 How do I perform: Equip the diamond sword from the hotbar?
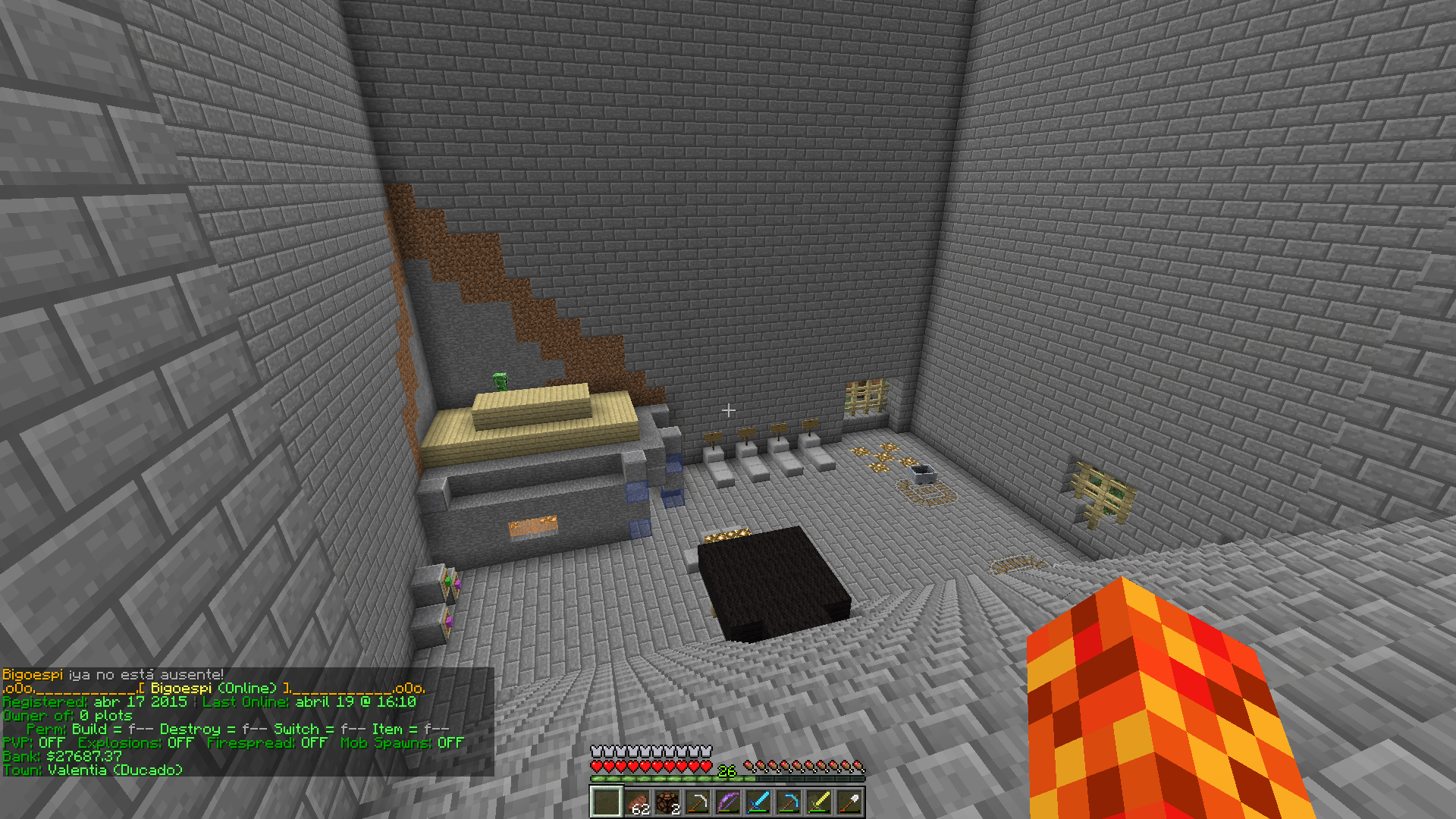coord(758,802)
